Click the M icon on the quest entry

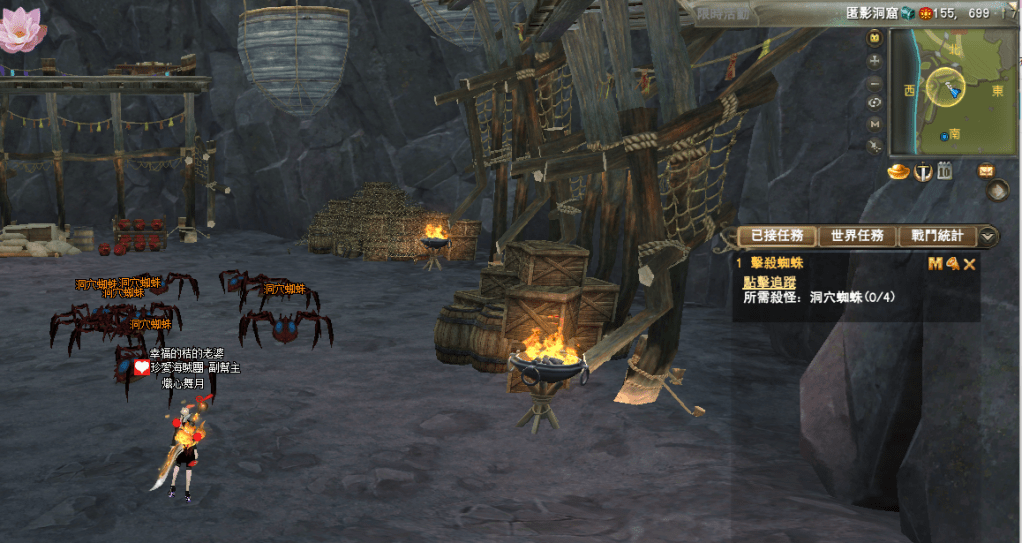935,264
